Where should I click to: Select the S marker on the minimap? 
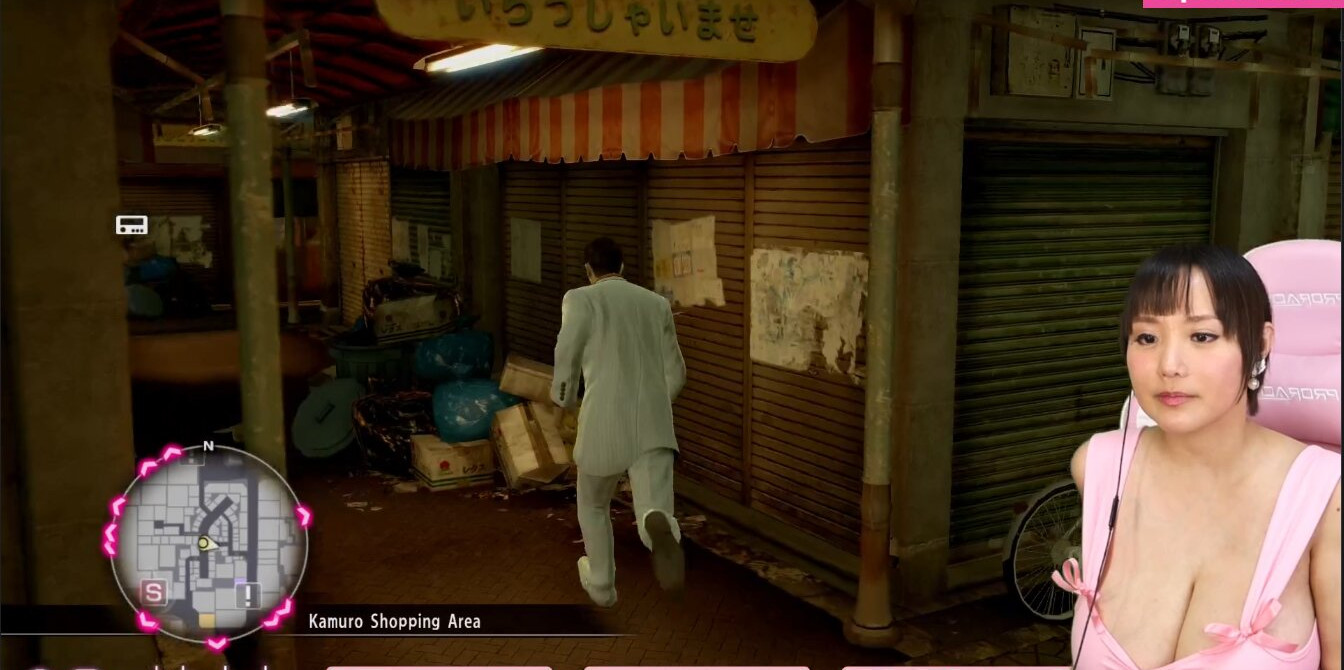[x=153, y=593]
